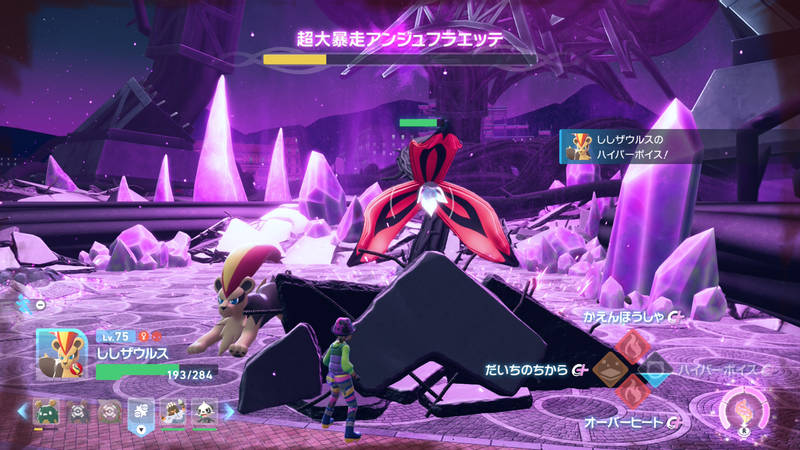Click the left arrow of the party bar

[22, 411]
